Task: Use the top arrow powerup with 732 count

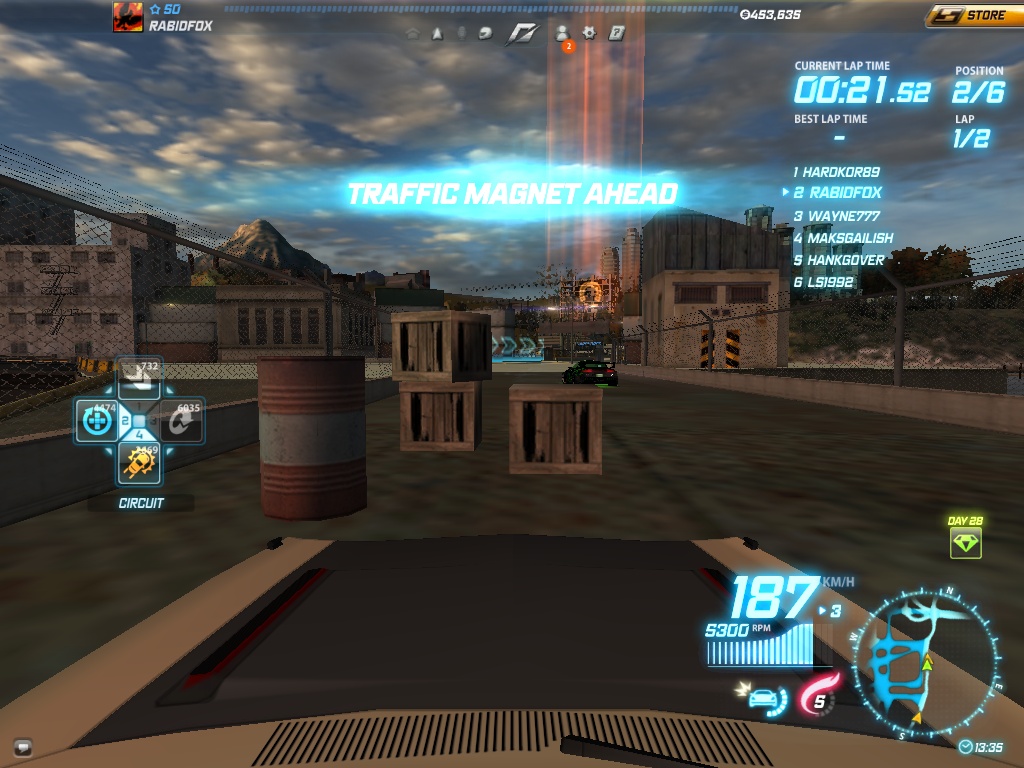Action: [140, 378]
